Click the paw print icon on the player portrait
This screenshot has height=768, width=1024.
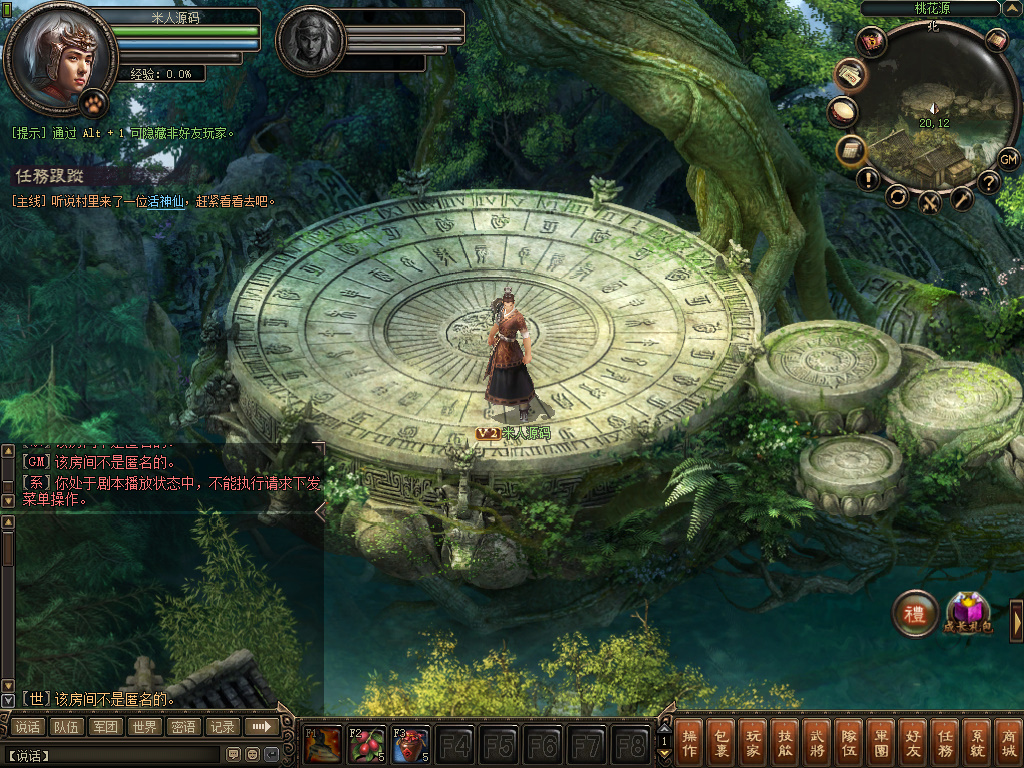point(93,101)
